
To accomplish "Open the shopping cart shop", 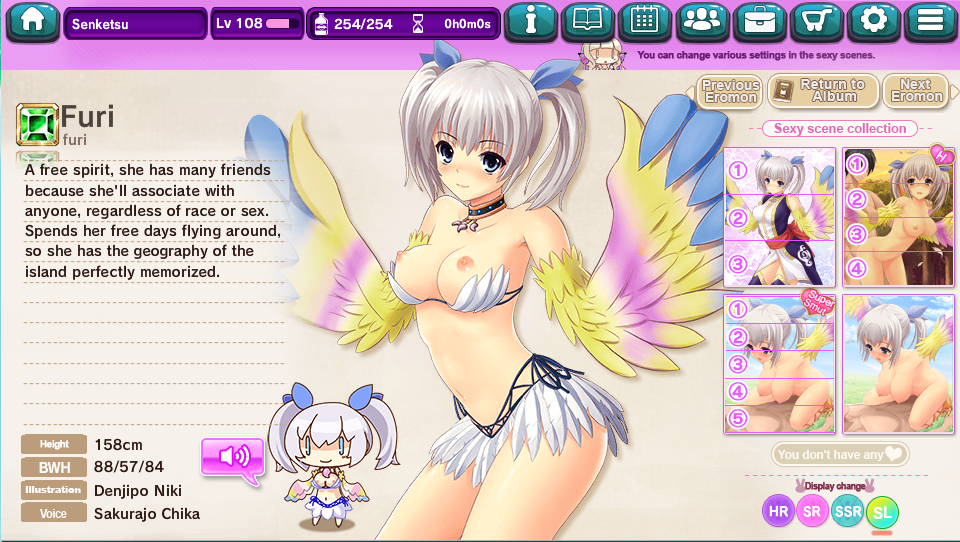I will tap(817, 21).
